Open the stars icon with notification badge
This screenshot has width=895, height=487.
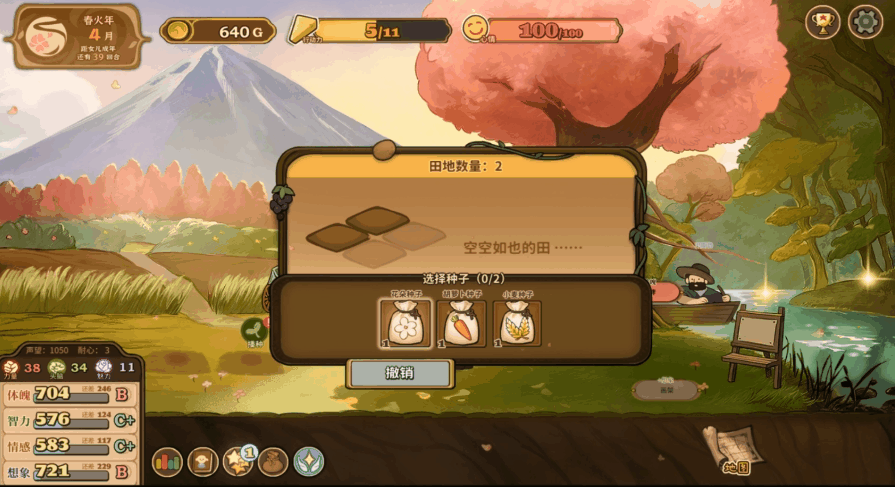(x=238, y=462)
